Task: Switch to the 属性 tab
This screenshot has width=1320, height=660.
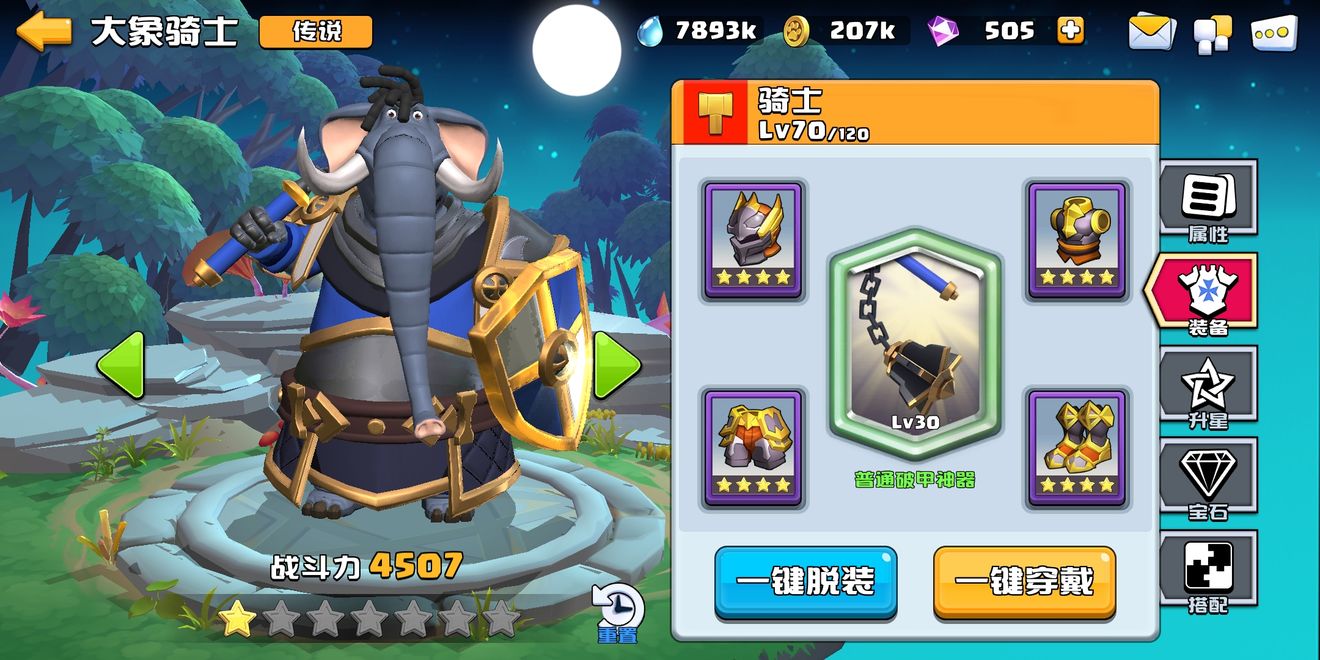Action: [x=1208, y=202]
